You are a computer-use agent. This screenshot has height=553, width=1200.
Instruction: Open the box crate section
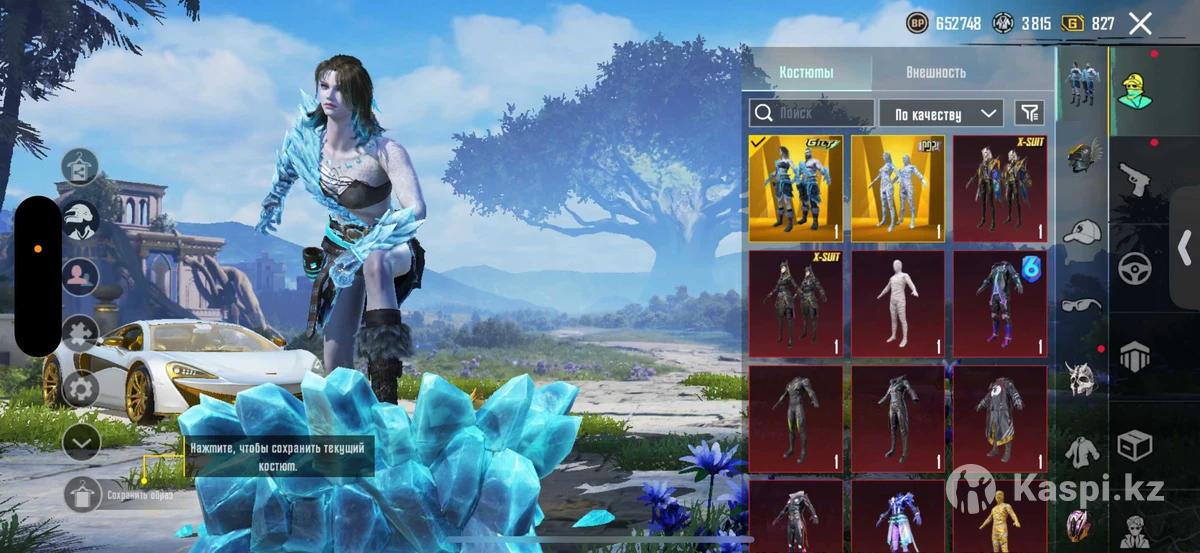[1135, 445]
